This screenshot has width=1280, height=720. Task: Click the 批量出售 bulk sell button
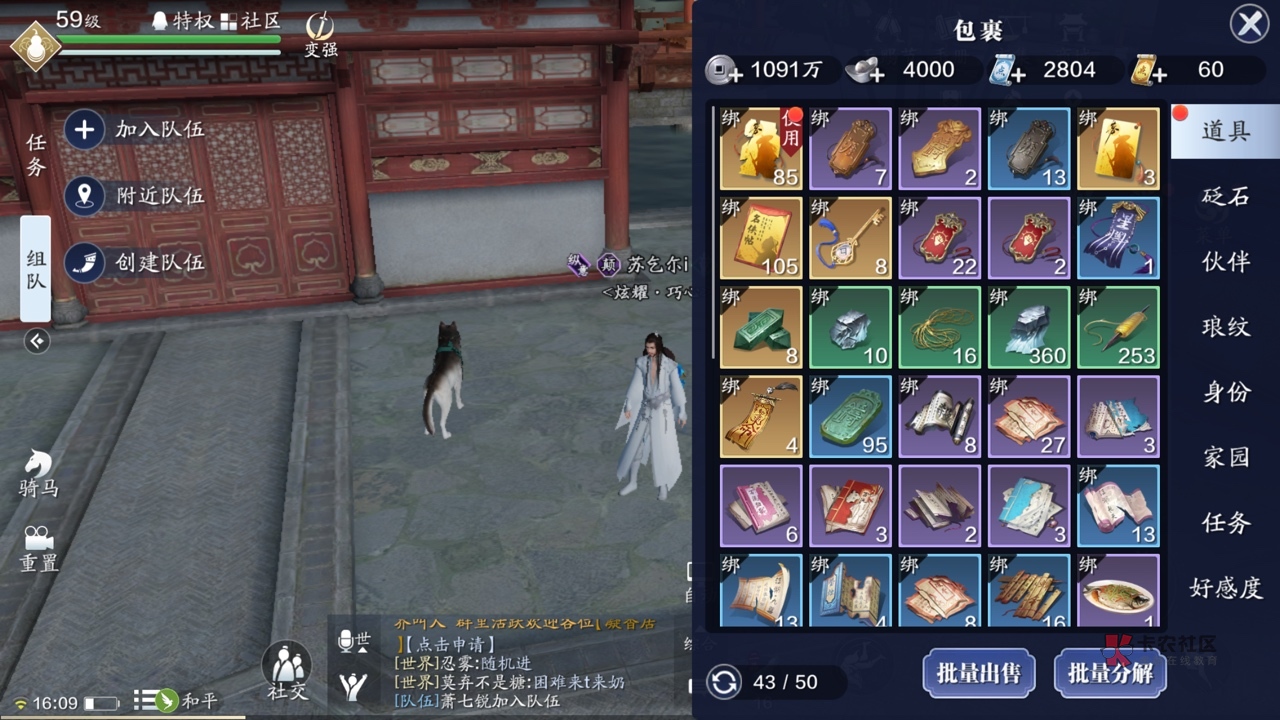tap(978, 673)
